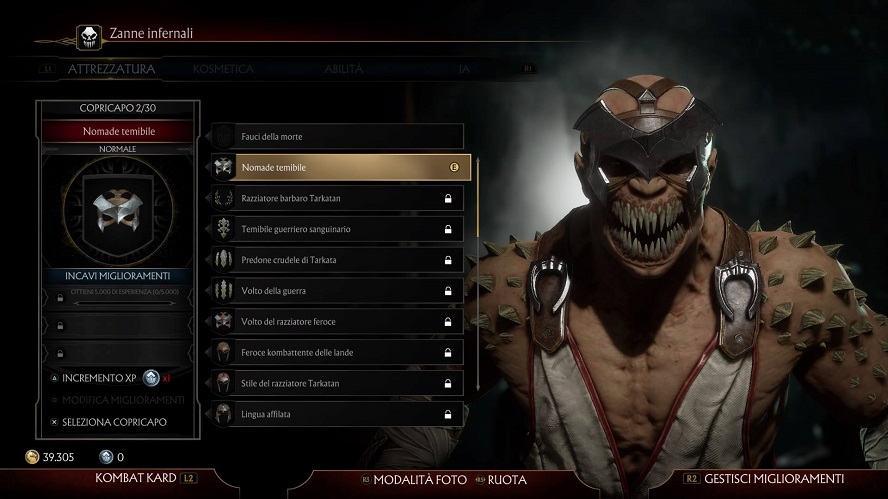Select Volto del razziatore feroce
The width and height of the screenshot is (888, 499).
point(337,322)
